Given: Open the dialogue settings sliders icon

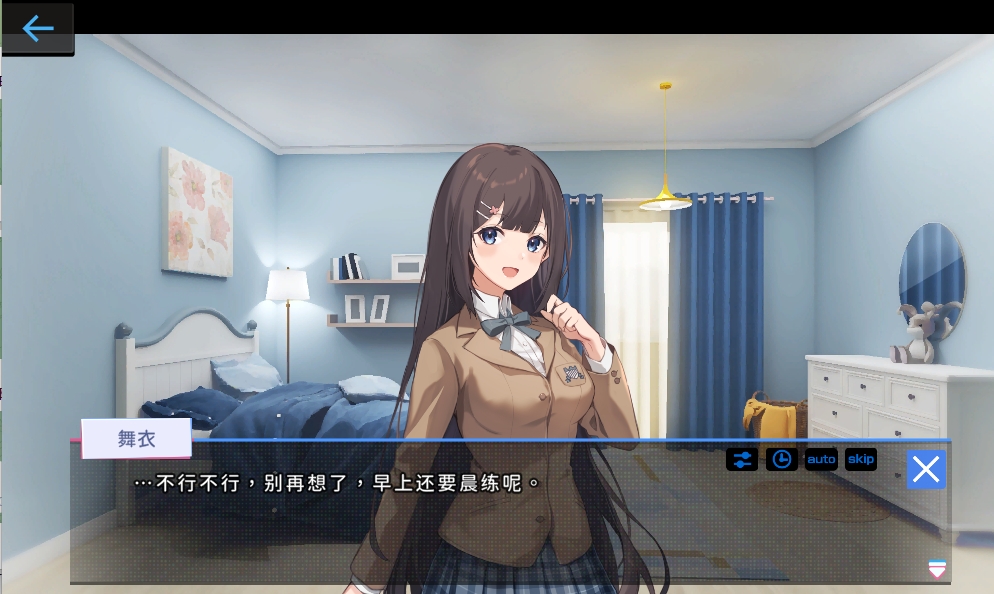Looking at the screenshot, I should click(742, 459).
